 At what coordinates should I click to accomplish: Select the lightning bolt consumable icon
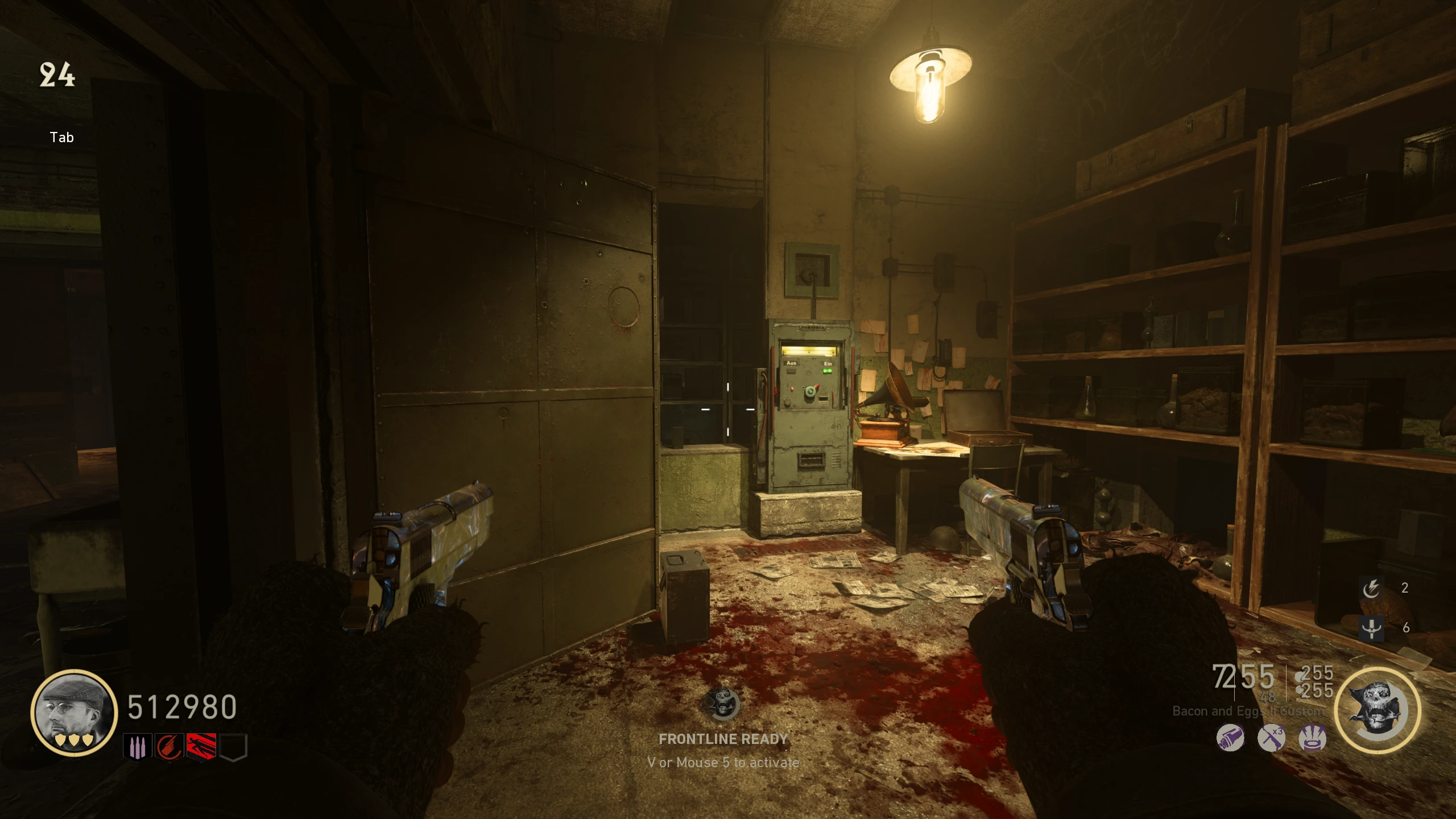(1371, 588)
